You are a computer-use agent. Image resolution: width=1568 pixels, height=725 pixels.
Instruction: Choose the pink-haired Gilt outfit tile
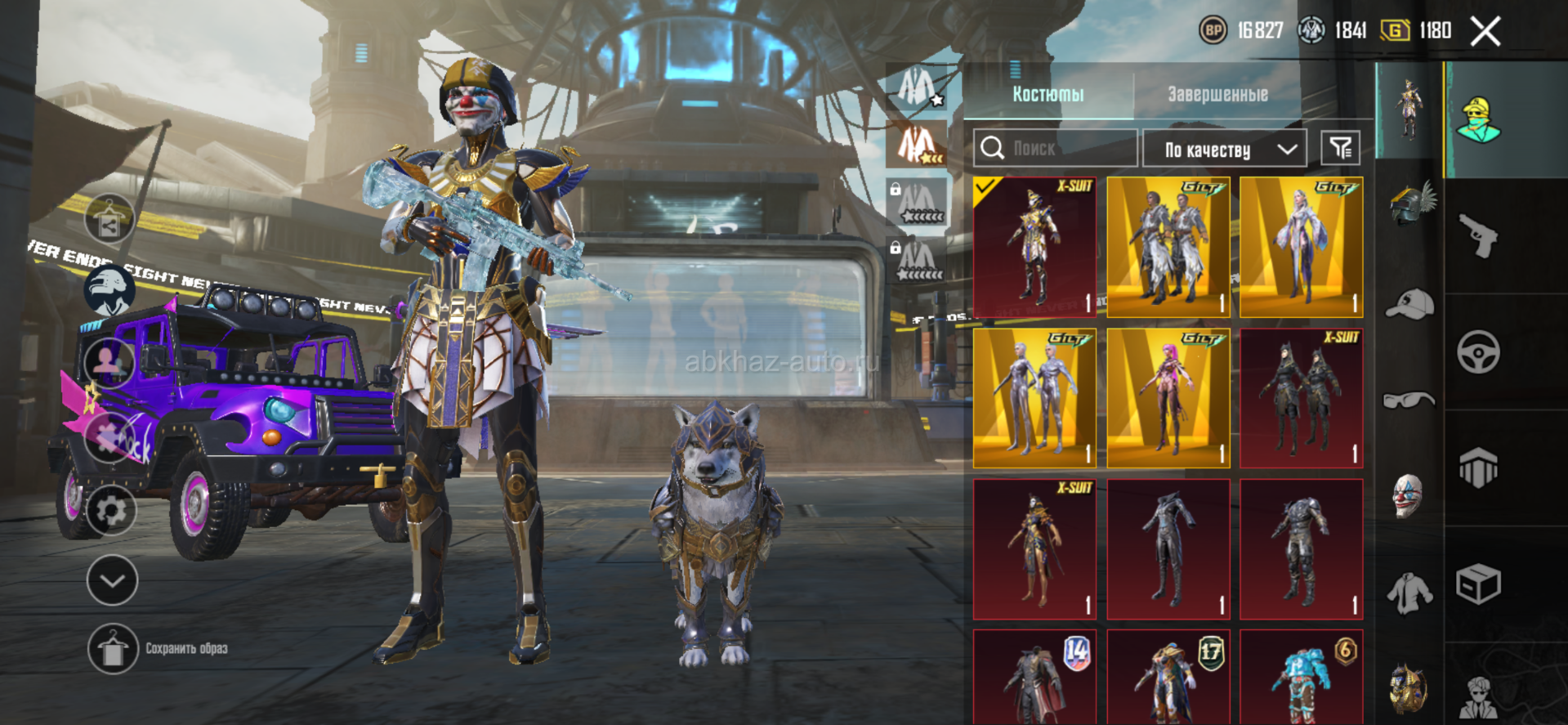coord(1168,398)
